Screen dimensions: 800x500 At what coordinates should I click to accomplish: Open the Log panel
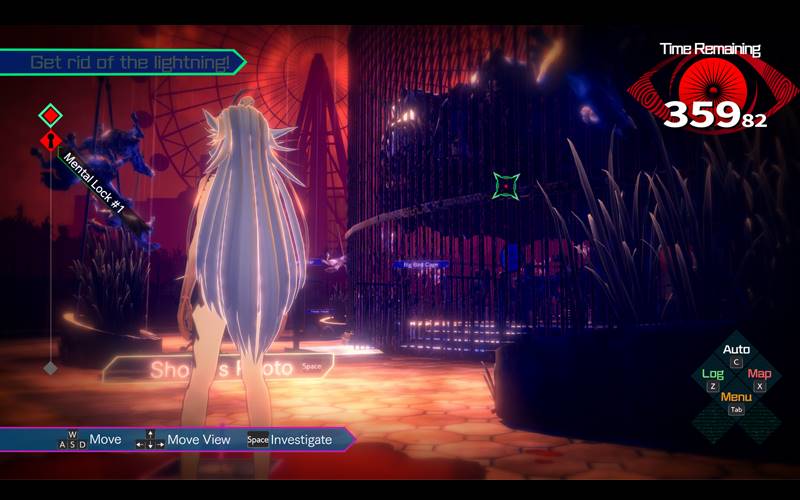click(x=712, y=374)
